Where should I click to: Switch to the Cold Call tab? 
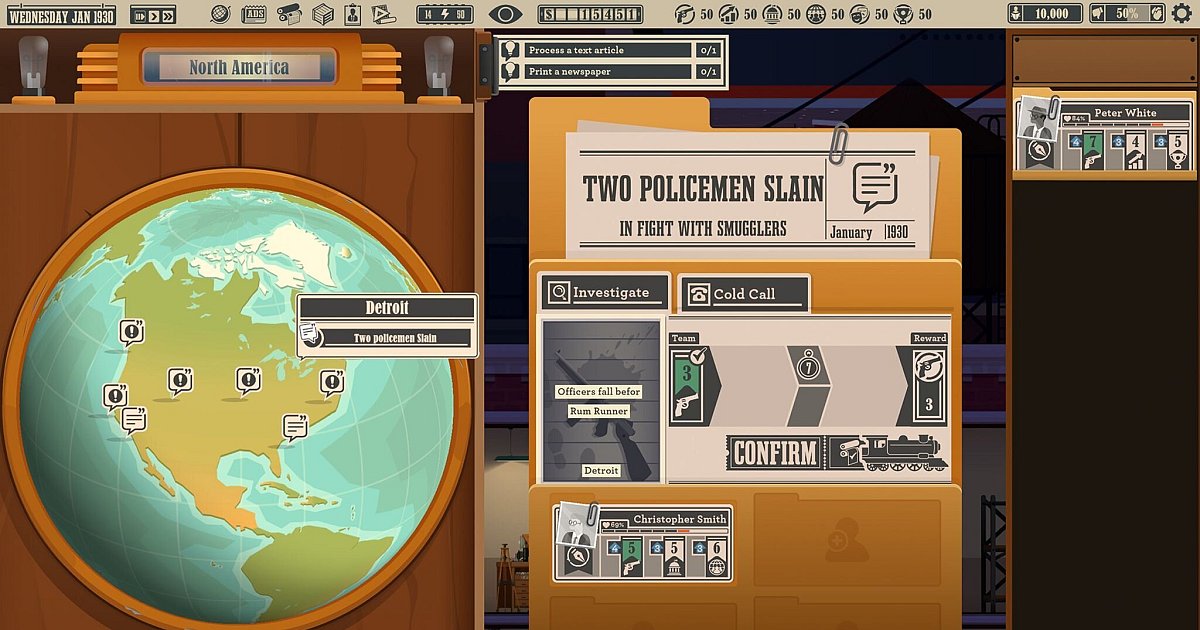pos(744,294)
